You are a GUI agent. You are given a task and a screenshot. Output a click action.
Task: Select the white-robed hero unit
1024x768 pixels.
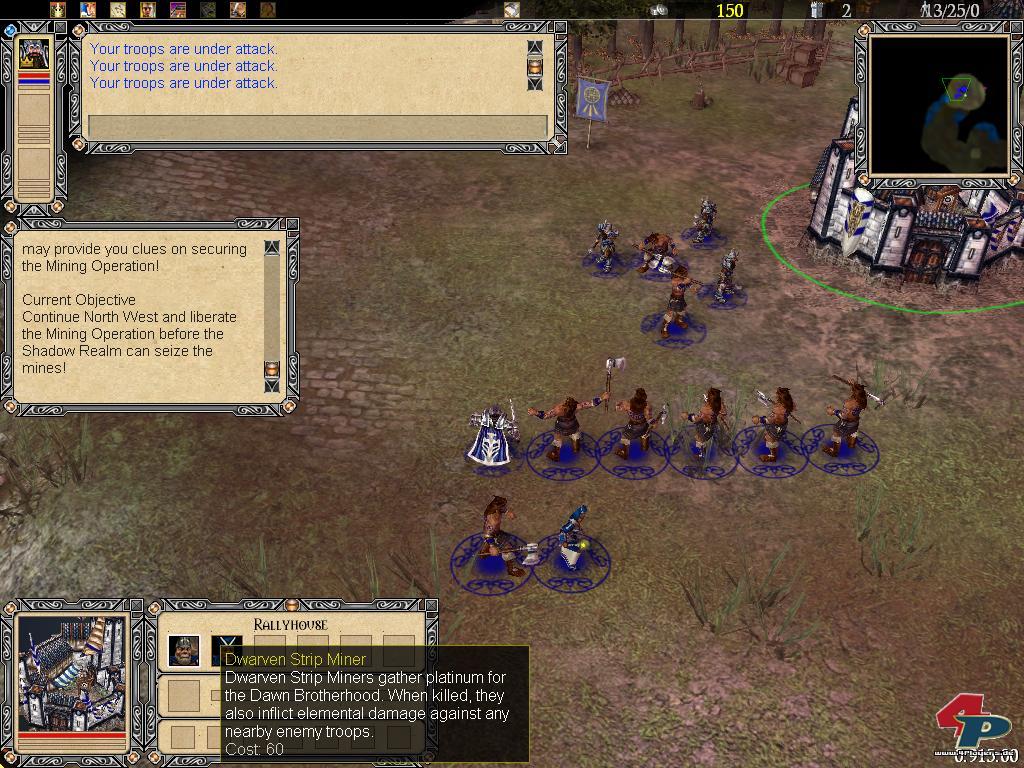pos(494,437)
